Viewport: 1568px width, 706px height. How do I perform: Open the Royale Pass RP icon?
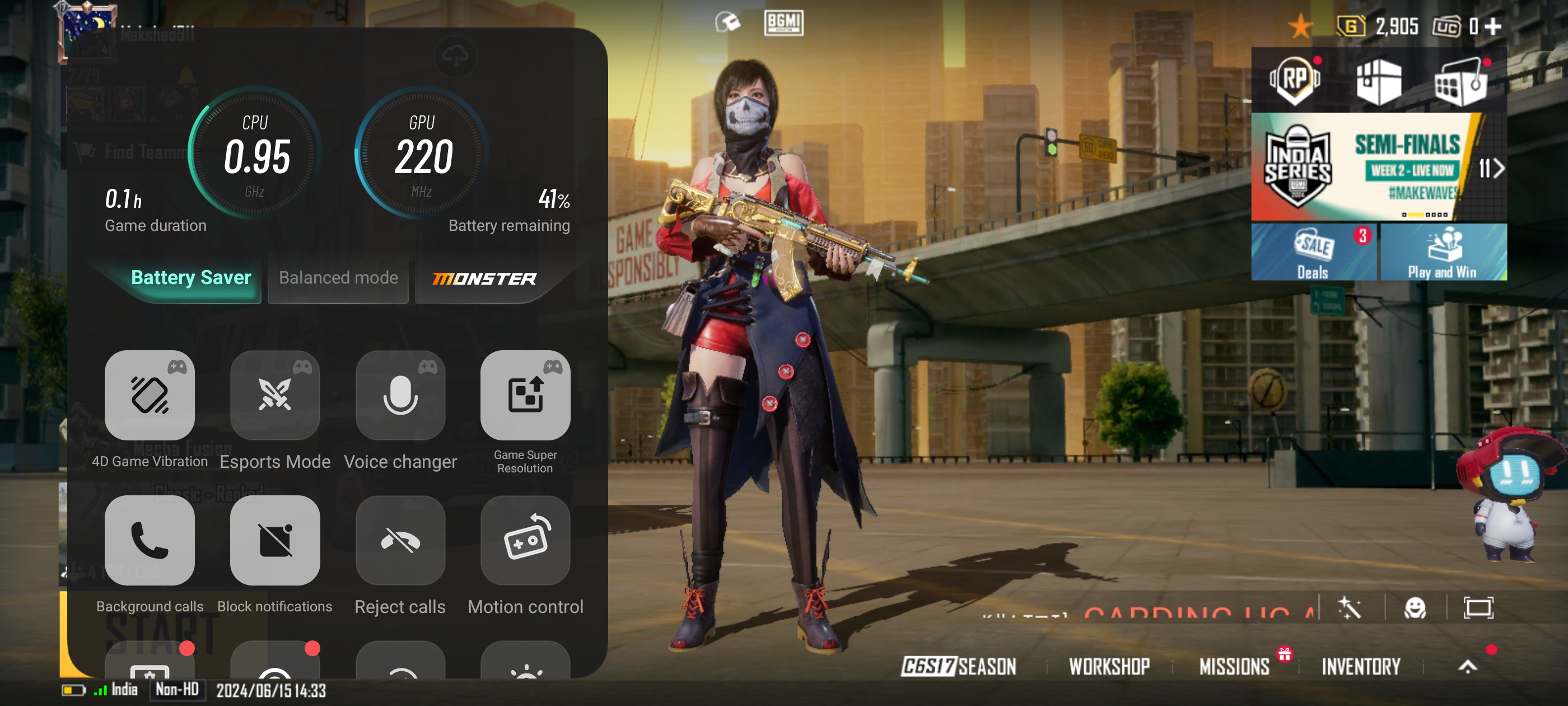tap(1294, 81)
